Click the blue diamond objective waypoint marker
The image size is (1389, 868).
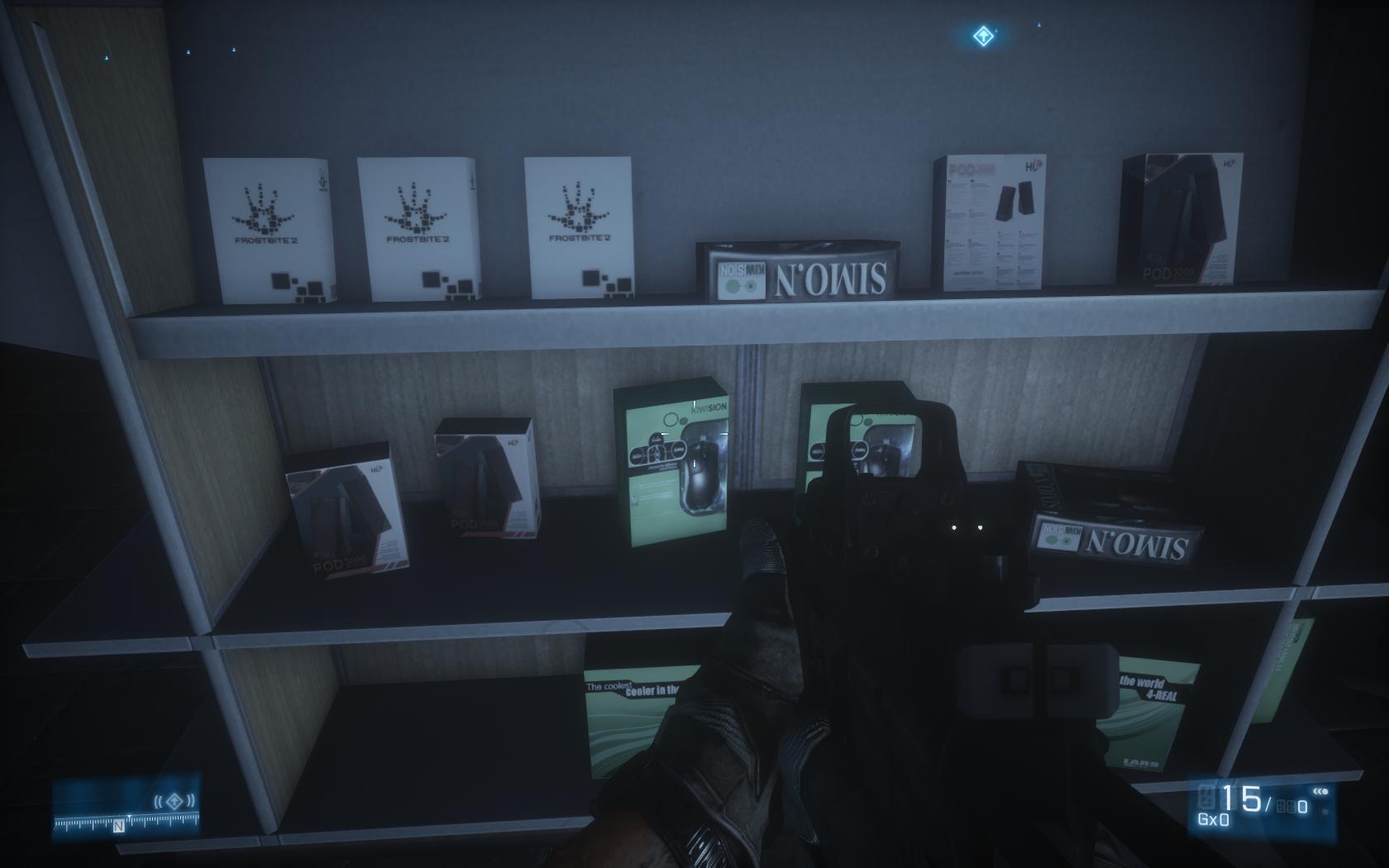tap(982, 36)
